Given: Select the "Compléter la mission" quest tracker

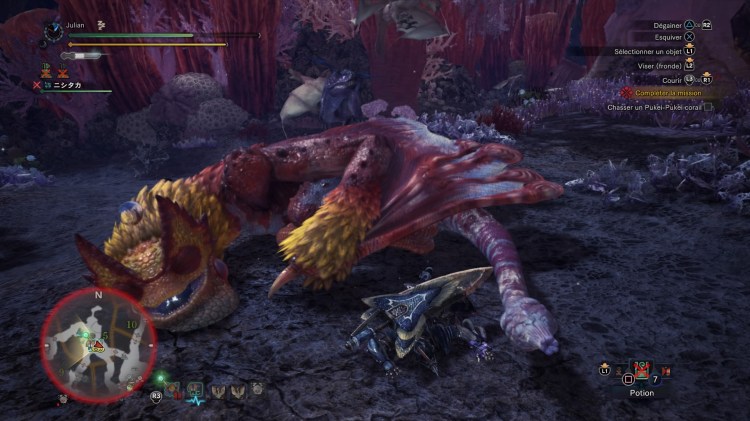Looking at the screenshot, I should (667, 93).
